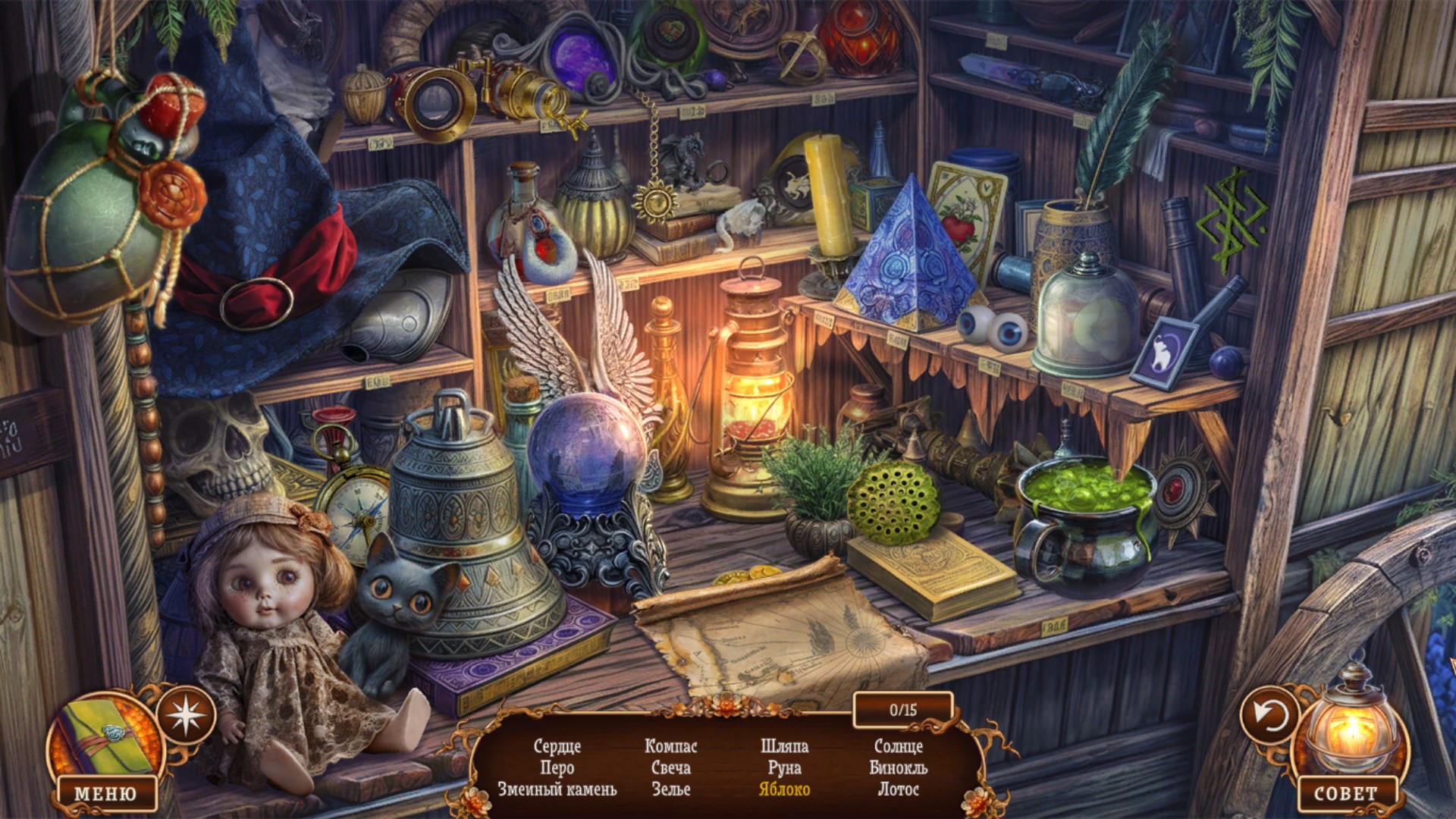
Task: Select the word Компас in the list
Action: point(670,746)
